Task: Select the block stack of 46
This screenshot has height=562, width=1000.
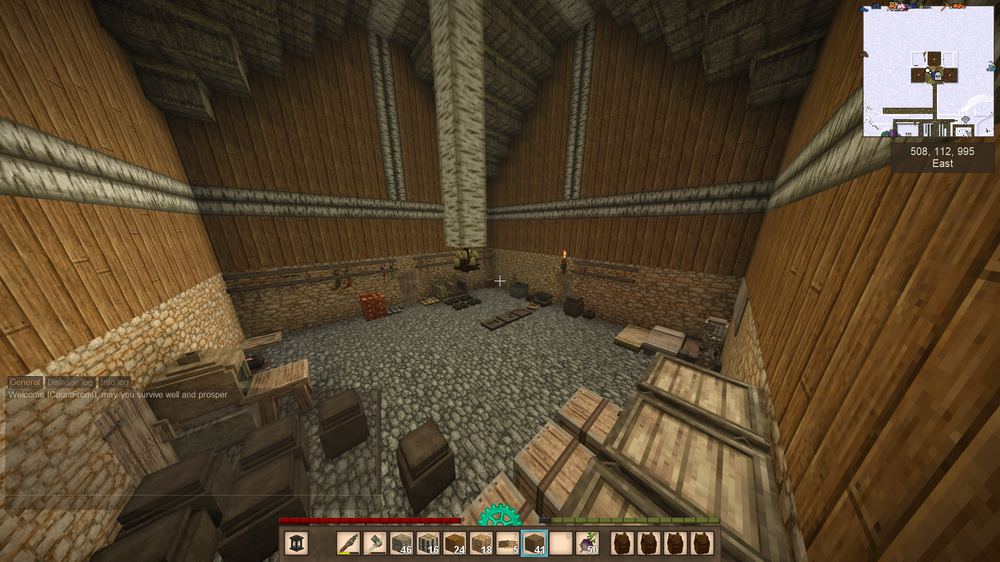Action: coord(402,543)
